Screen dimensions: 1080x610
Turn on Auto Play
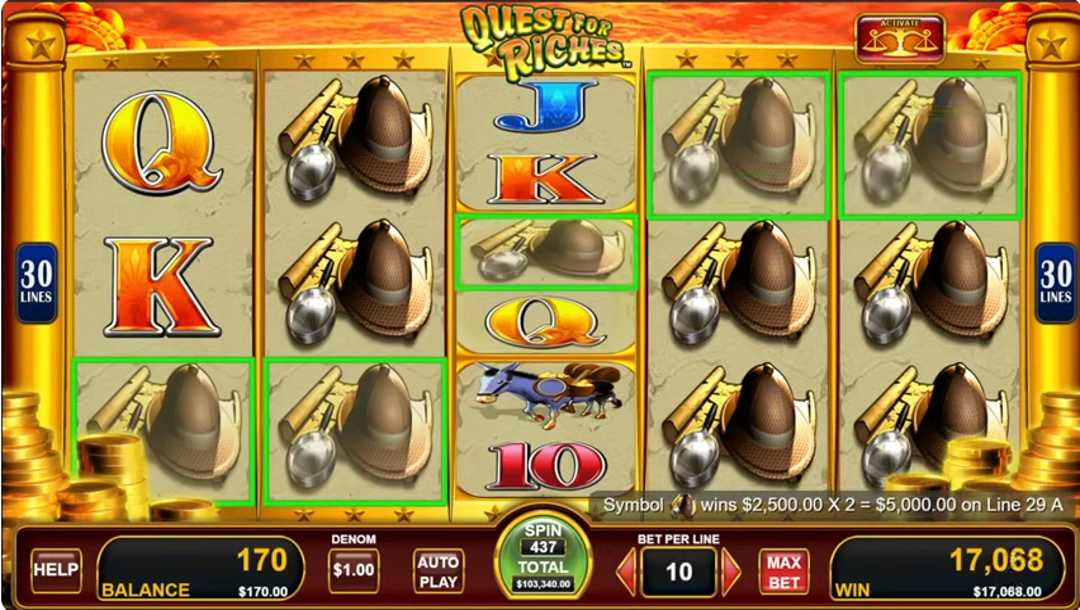[438, 571]
